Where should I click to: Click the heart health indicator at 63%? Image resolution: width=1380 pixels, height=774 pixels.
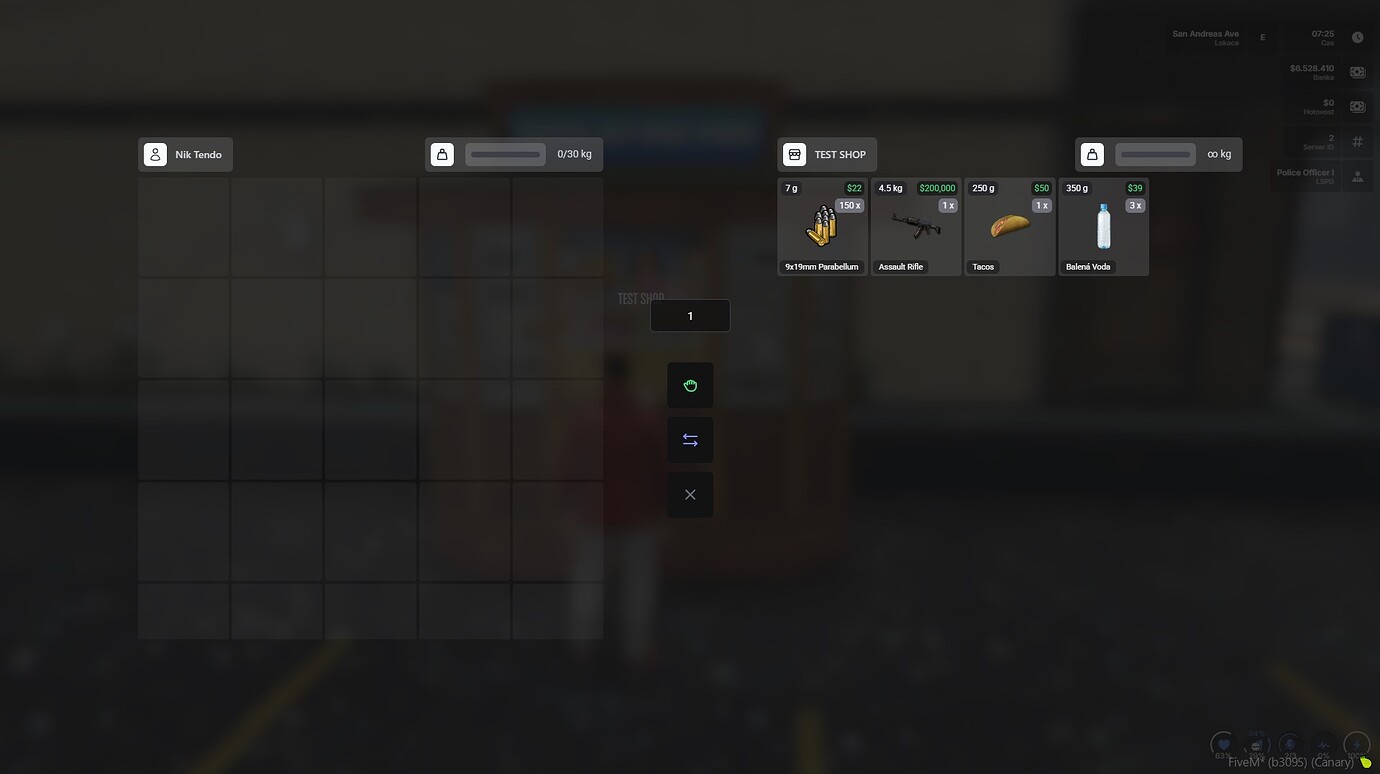point(1223,744)
